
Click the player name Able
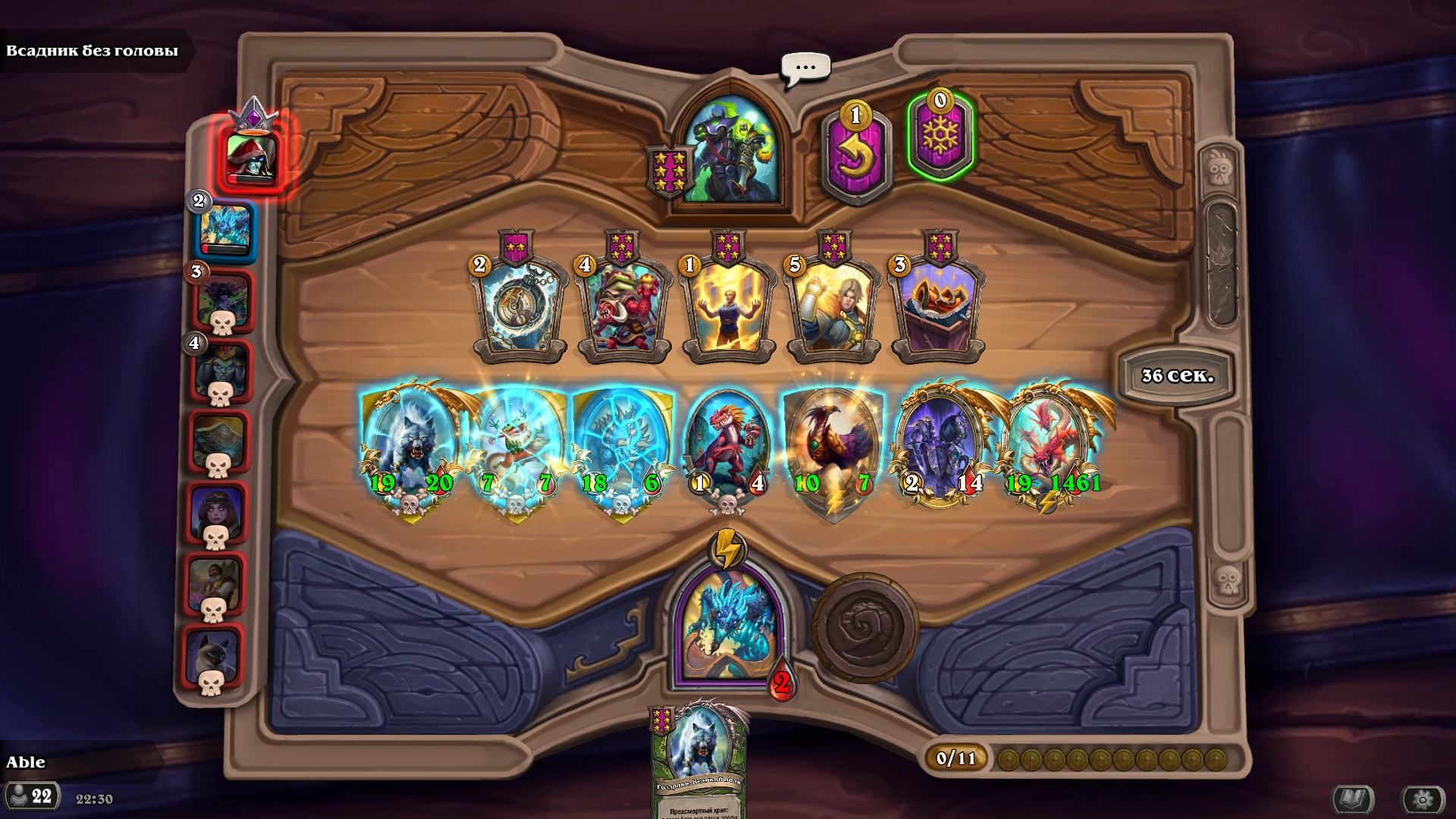(27, 762)
